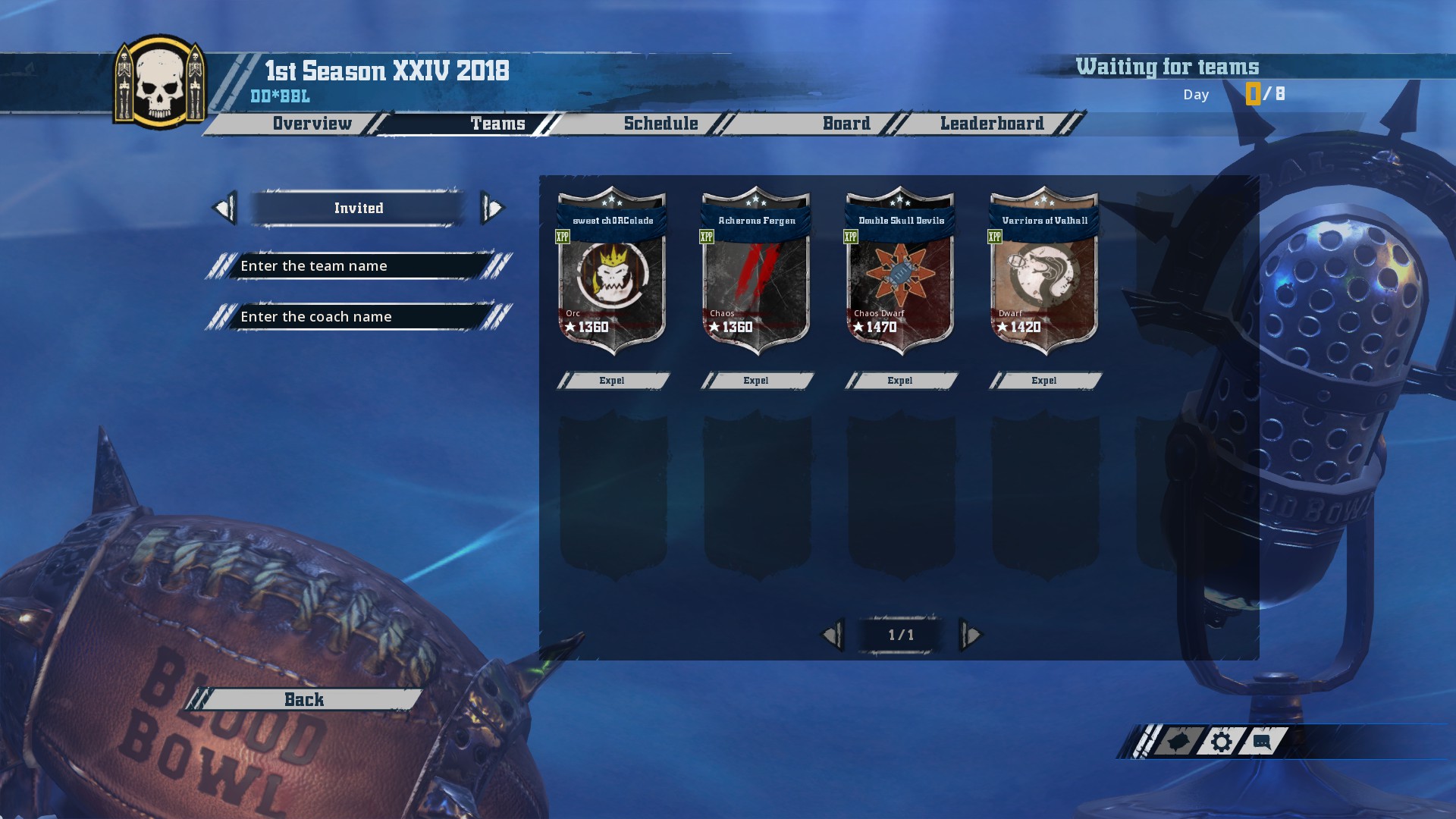
Task: Expel the Double Skull Devils team
Action: pyautogui.click(x=900, y=381)
